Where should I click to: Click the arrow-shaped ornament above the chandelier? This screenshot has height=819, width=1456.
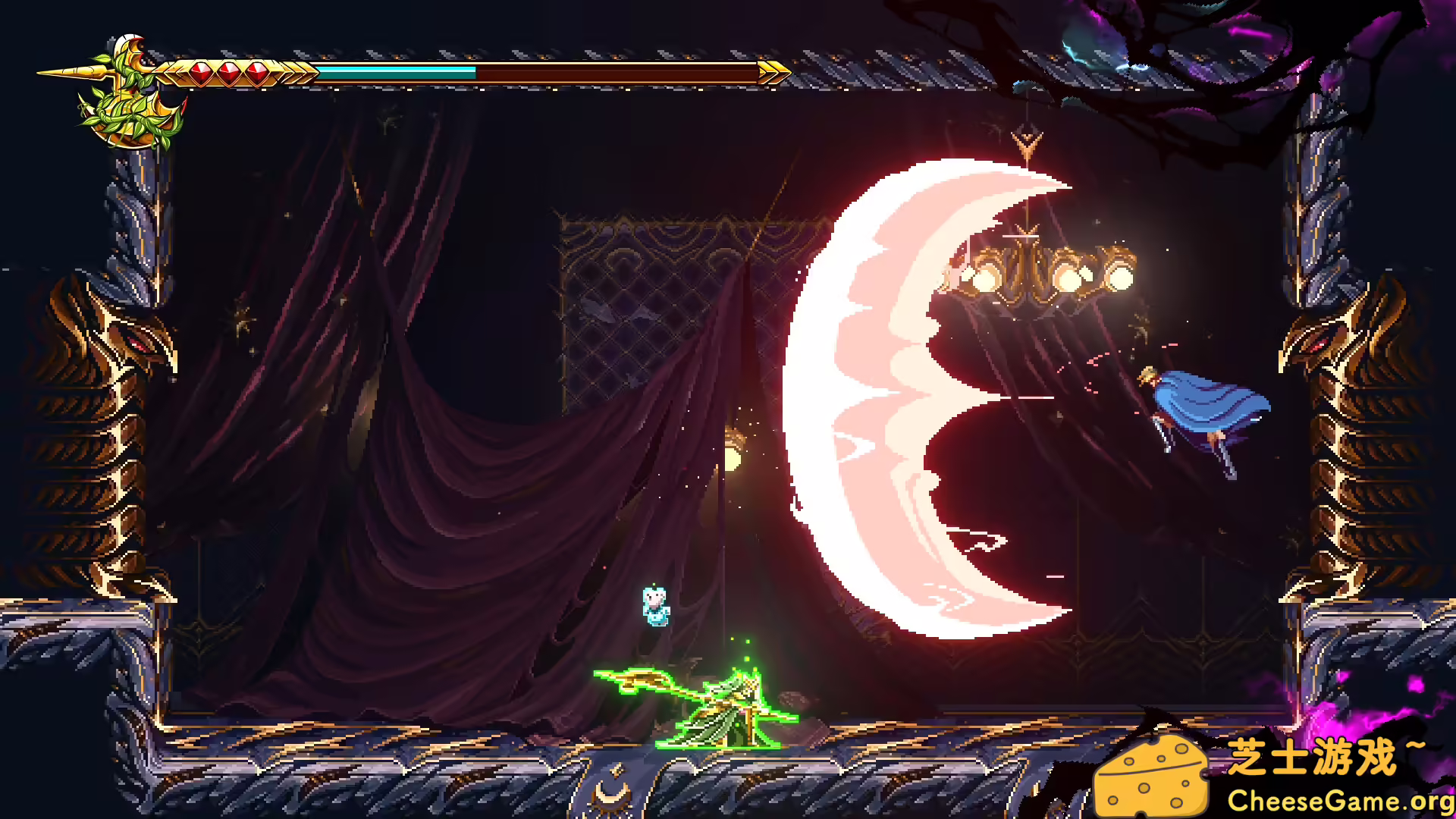[x=1028, y=140]
